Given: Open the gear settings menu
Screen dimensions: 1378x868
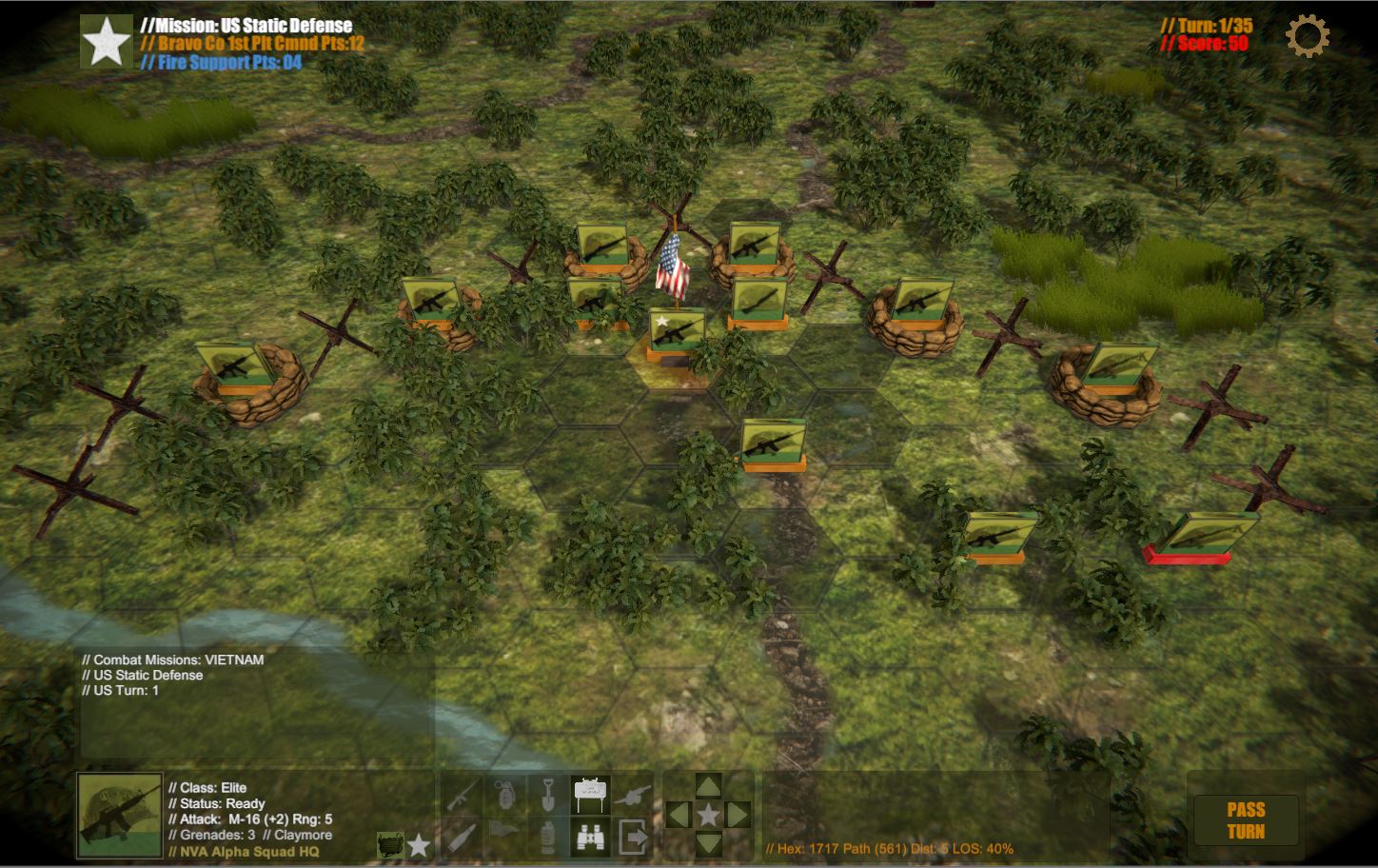Looking at the screenshot, I should 1308,36.
